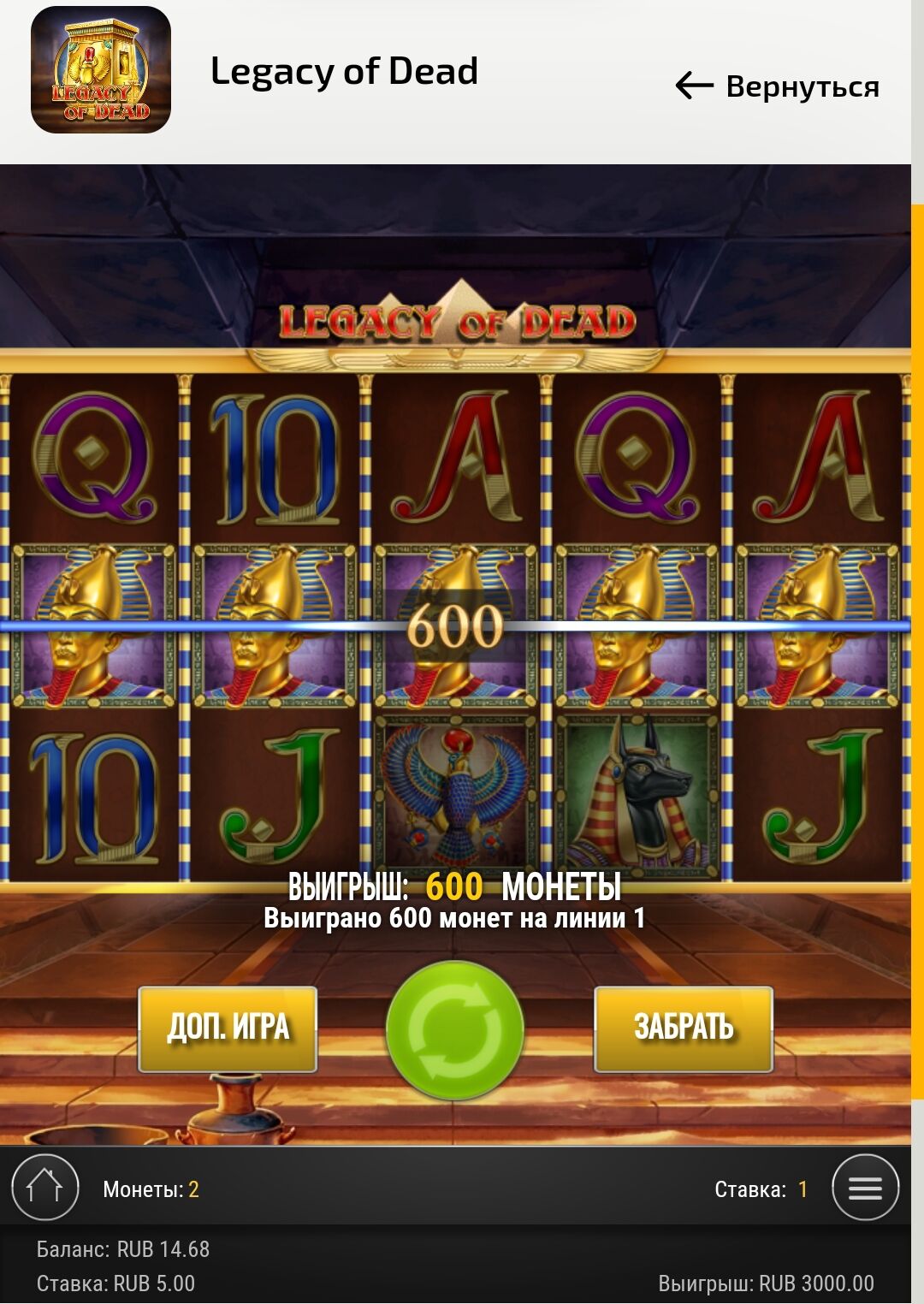The height and width of the screenshot is (1304, 924).
Task: Click the Legacy of Dead game thumbnail
Action: pos(101,70)
